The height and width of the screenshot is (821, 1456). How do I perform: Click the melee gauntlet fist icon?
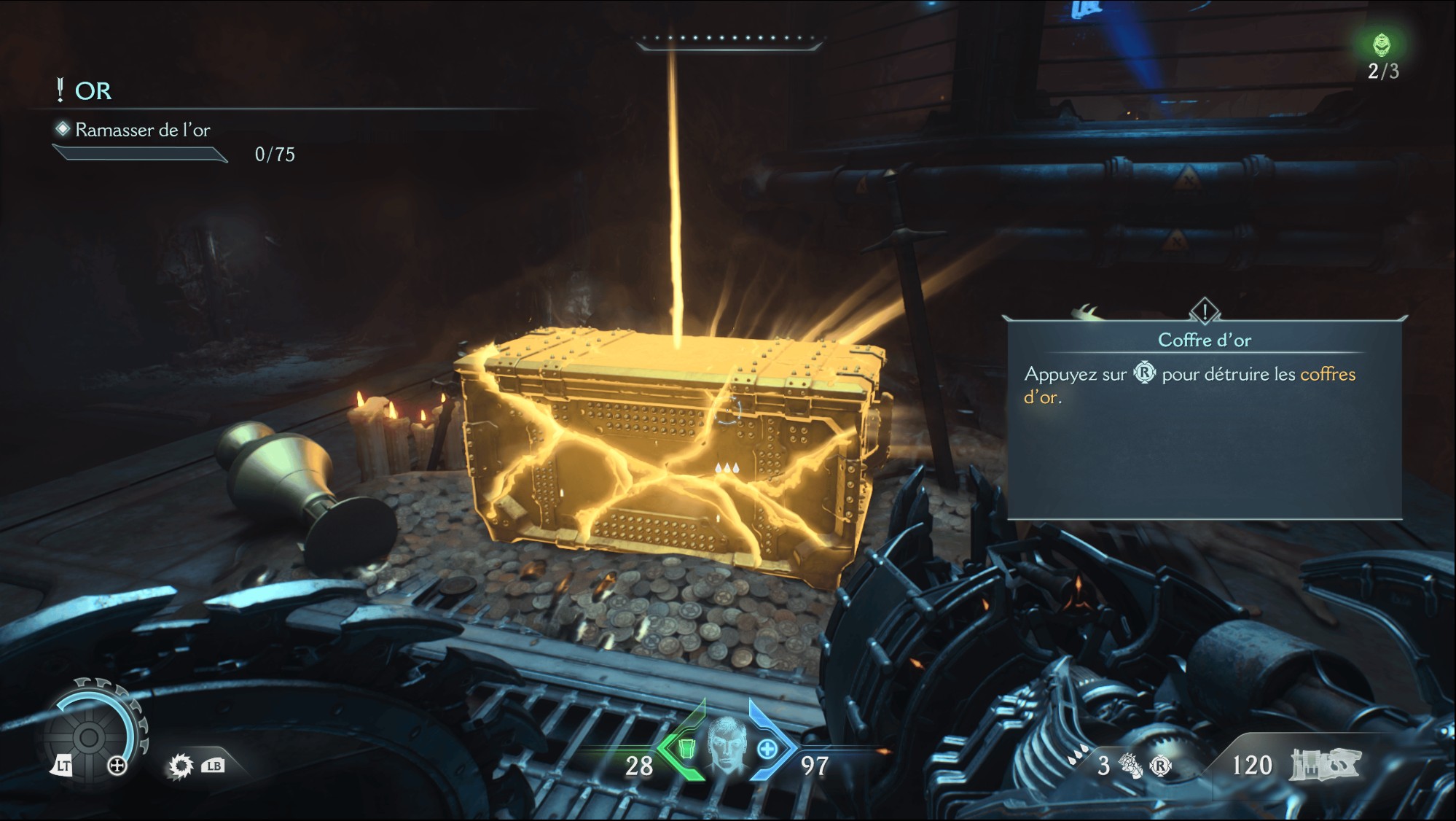click(1130, 766)
